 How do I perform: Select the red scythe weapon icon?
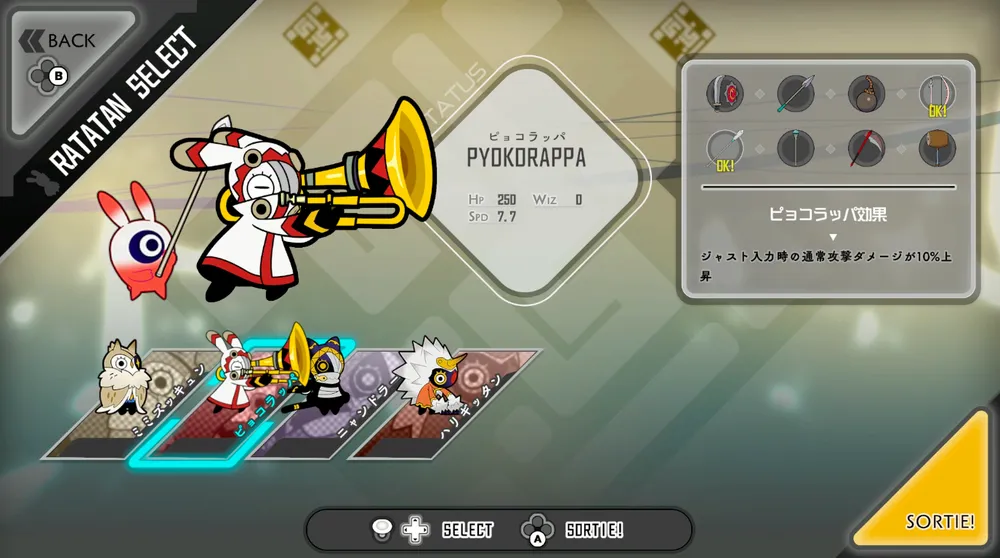[x=867, y=149]
